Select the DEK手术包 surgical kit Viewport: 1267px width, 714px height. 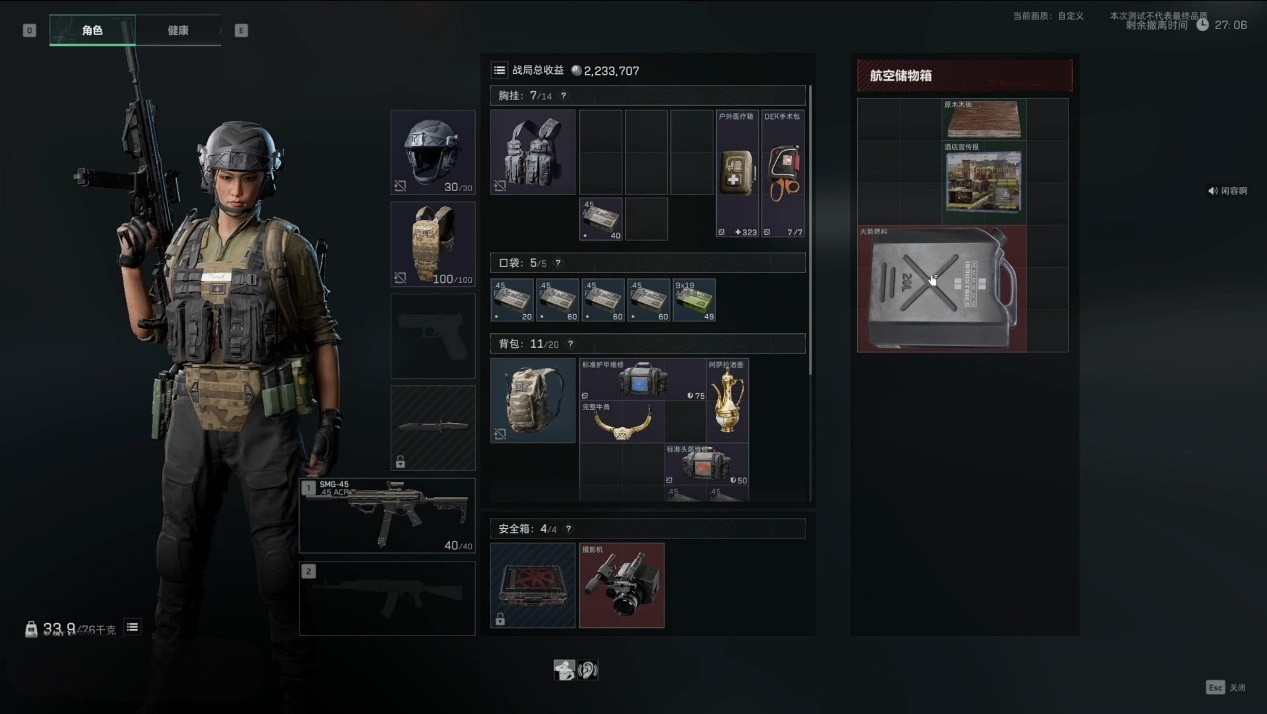point(783,173)
